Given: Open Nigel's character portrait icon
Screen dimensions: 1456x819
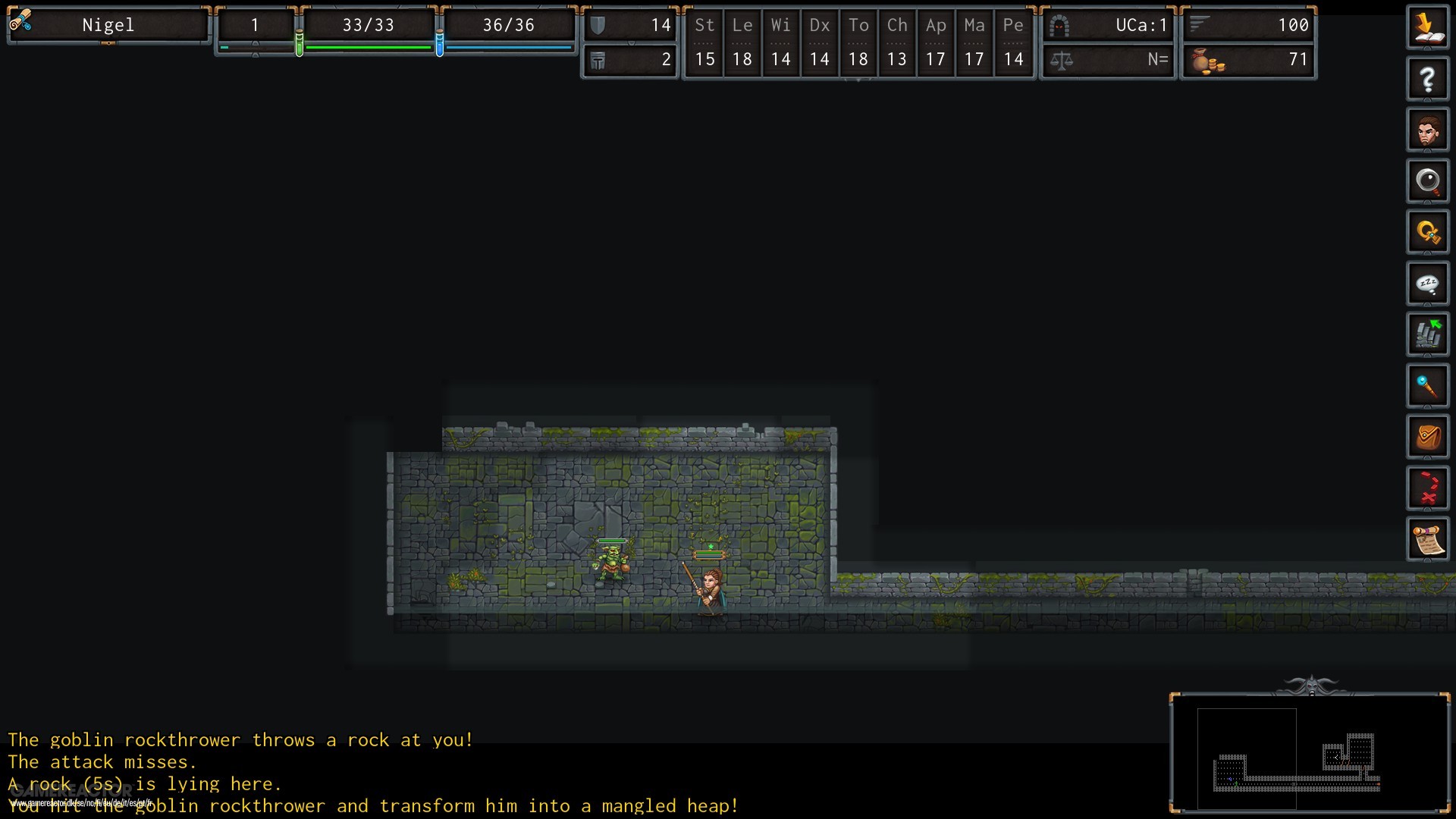Looking at the screenshot, I should coord(1428,129).
